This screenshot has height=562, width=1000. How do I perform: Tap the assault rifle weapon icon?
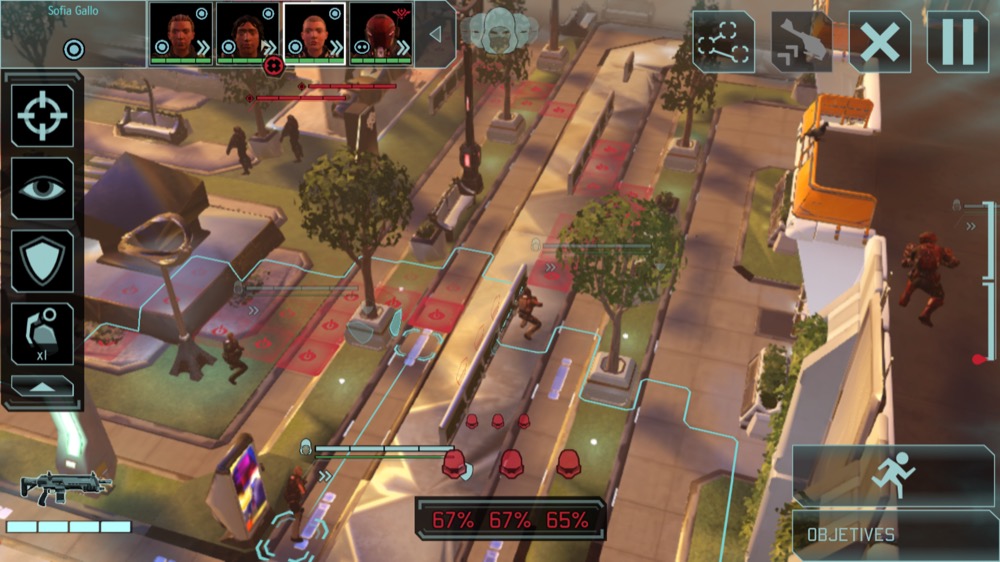pyautogui.click(x=66, y=488)
